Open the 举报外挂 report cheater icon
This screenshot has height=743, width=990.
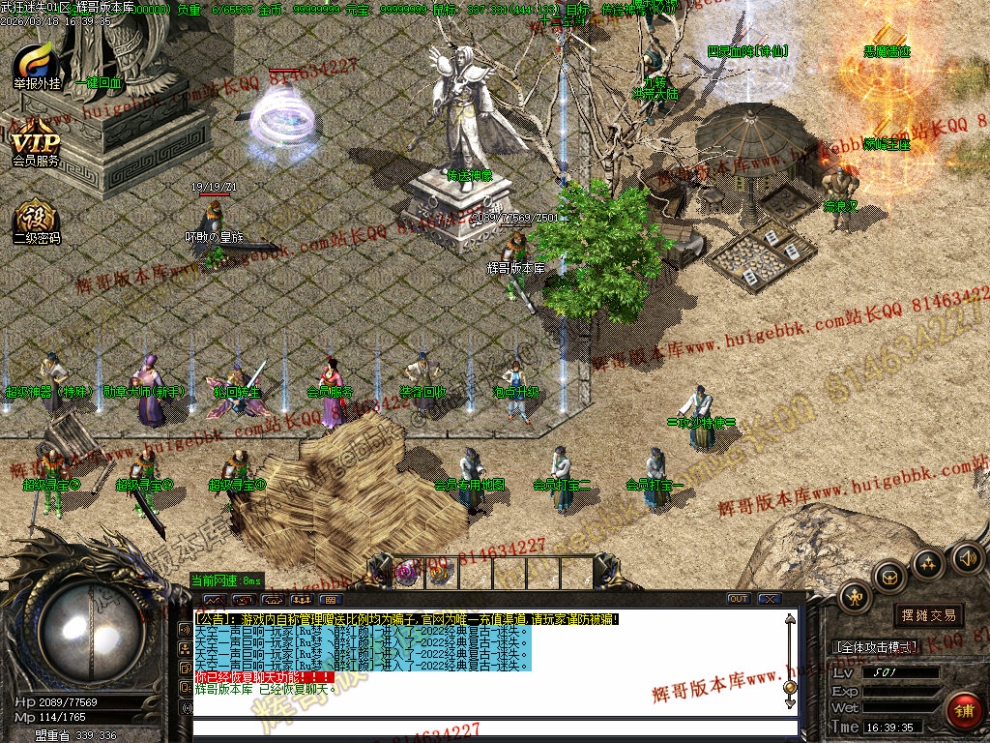point(36,67)
